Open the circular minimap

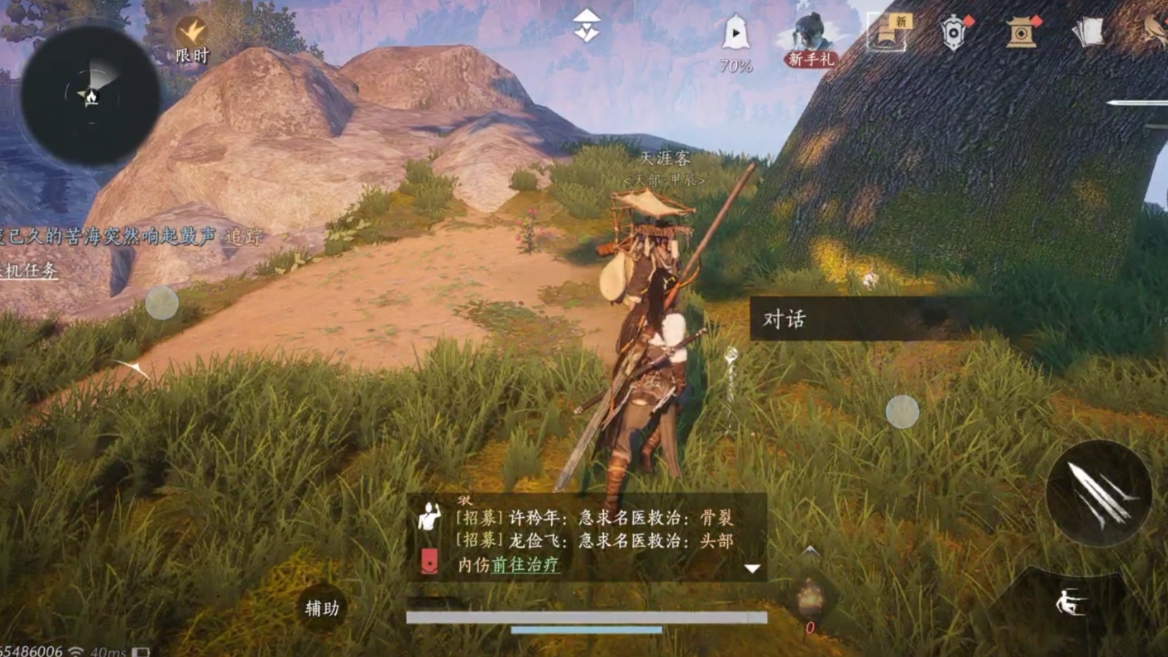pyautogui.click(x=90, y=95)
